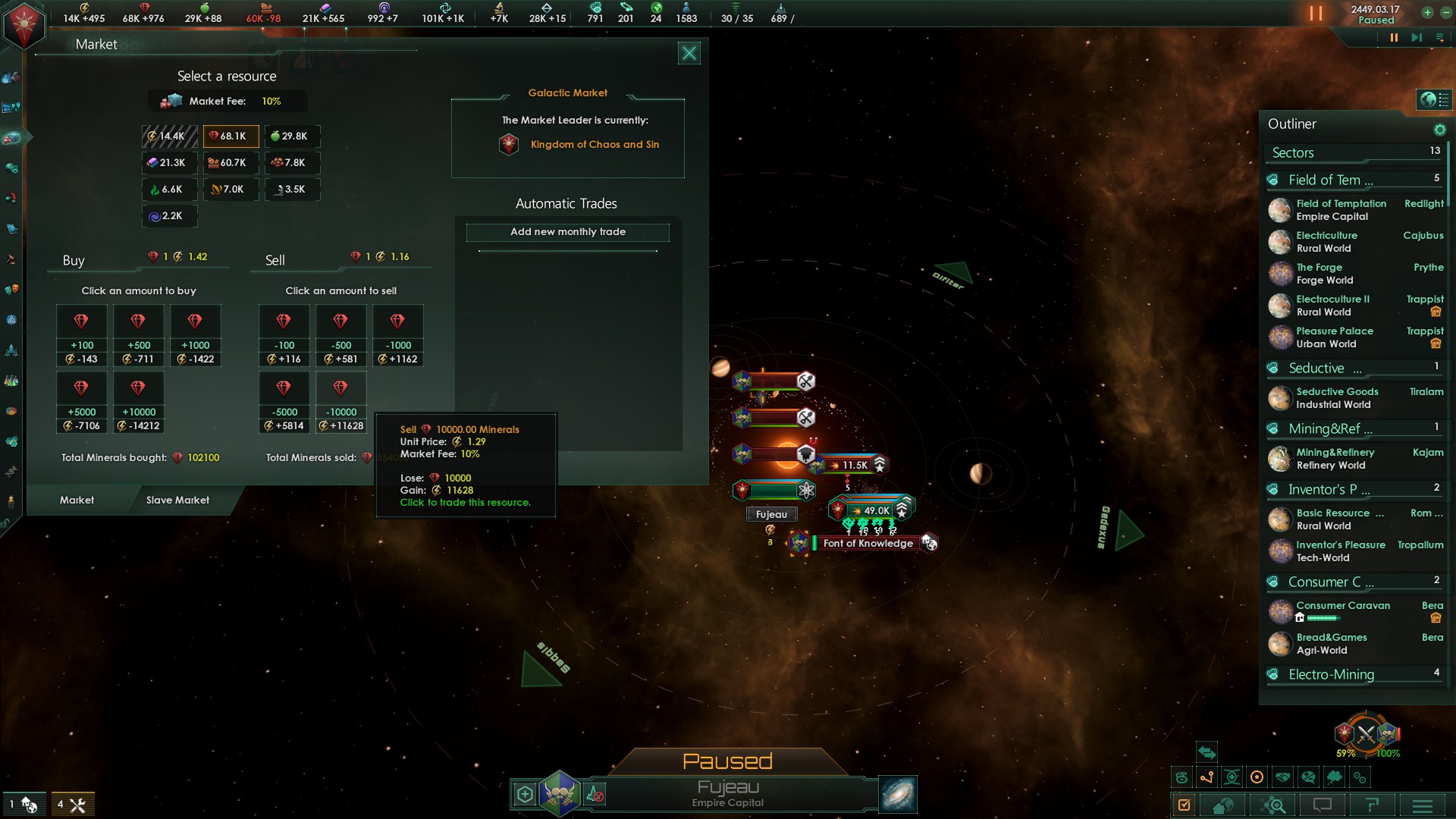Open the Field of Temptation planet entry
Screen dimensions: 1456x819
click(x=1341, y=210)
